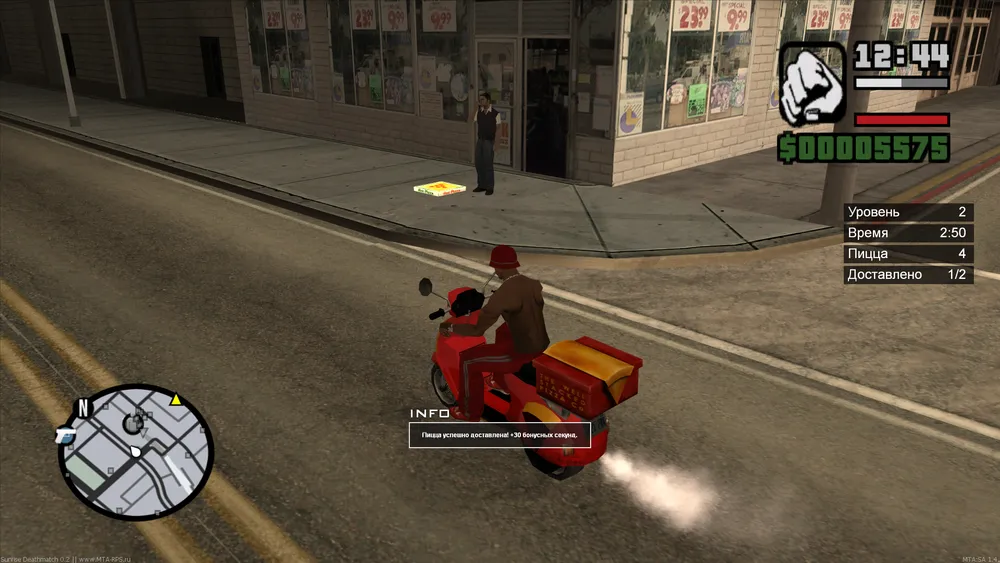Select the Пицца row in mission tracker

click(x=908, y=253)
